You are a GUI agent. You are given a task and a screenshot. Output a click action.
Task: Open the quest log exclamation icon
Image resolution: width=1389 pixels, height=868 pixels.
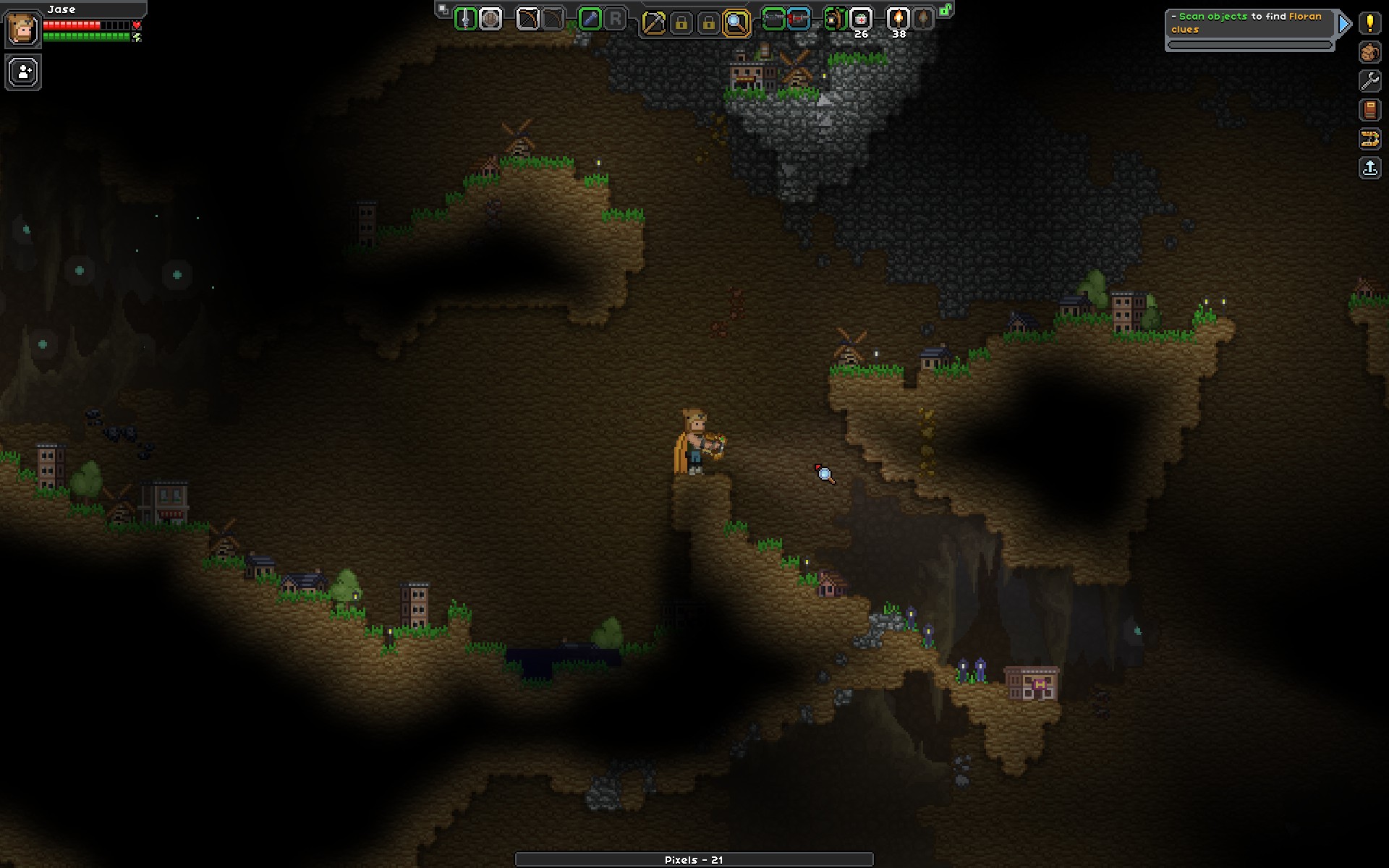pos(1369,23)
